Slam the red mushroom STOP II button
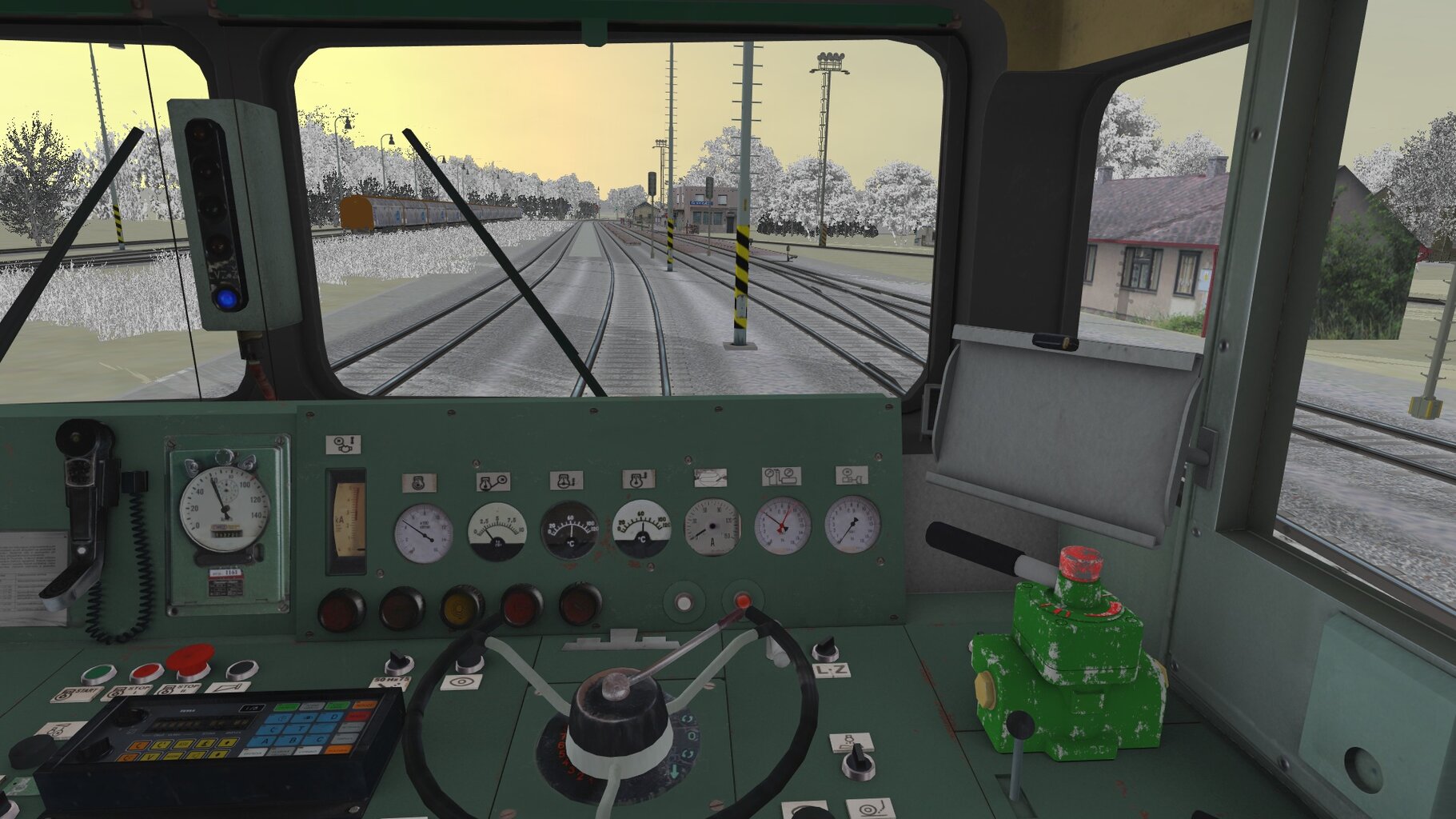Viewport: 1456px width, 819px height. pos(190,660)
